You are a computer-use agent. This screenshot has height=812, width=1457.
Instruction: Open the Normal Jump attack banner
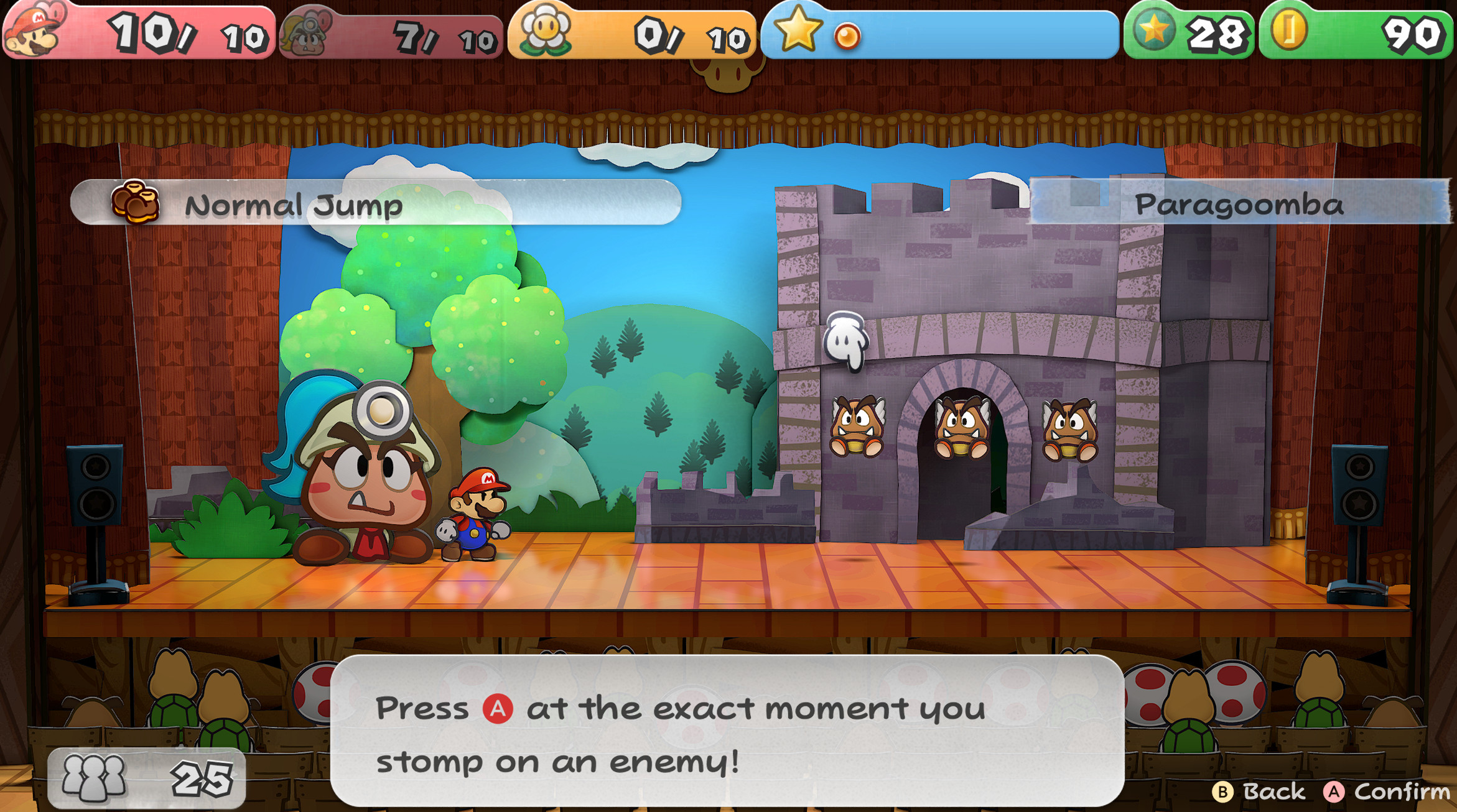[294, 204]
